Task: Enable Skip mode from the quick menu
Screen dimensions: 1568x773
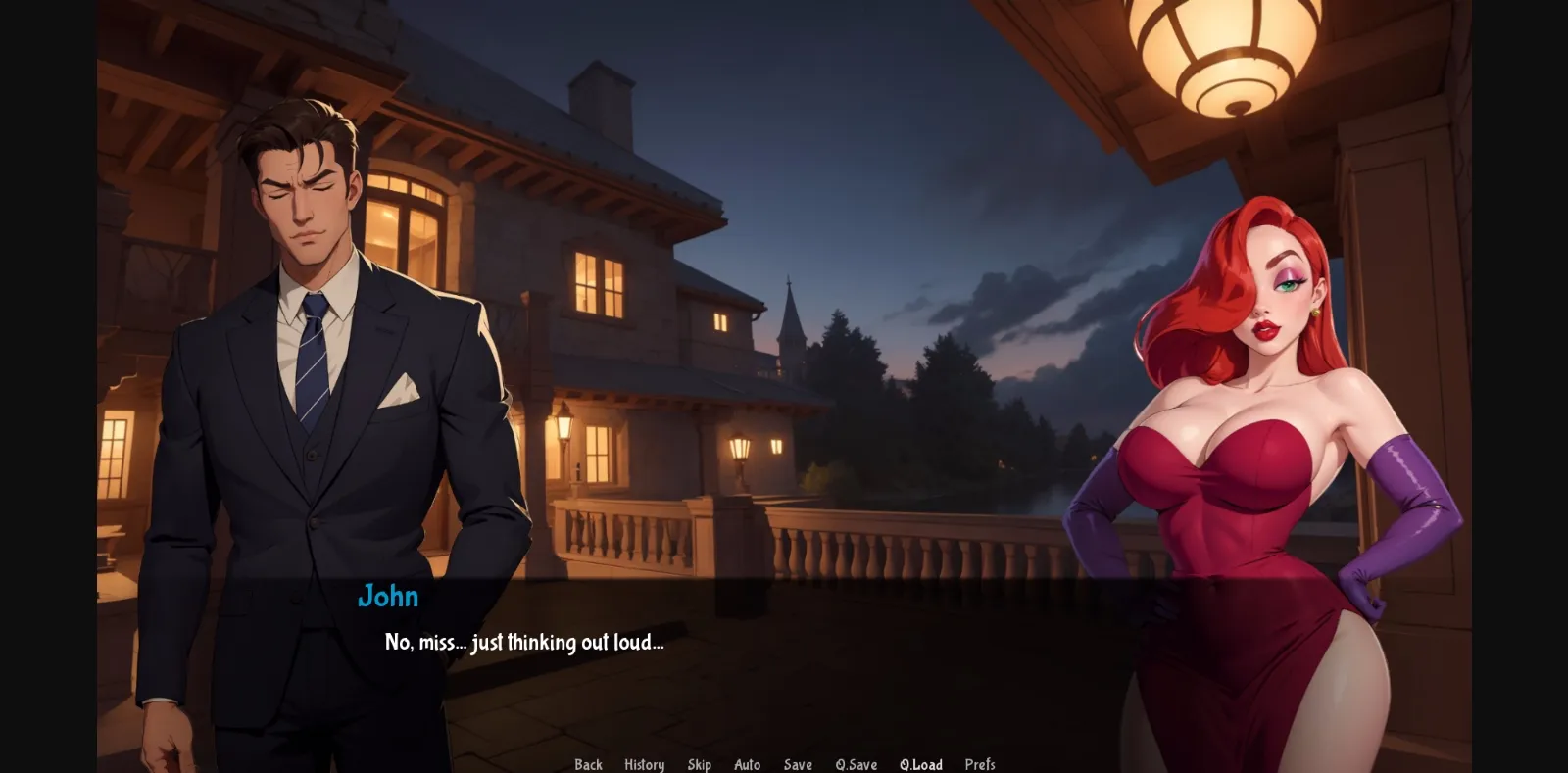Action: (x=700, y=764)
